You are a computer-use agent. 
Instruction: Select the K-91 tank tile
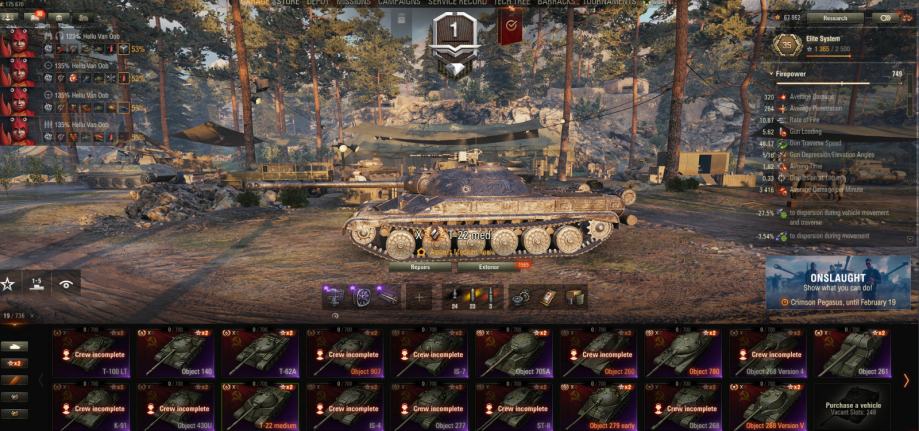(x=94, y=406)
